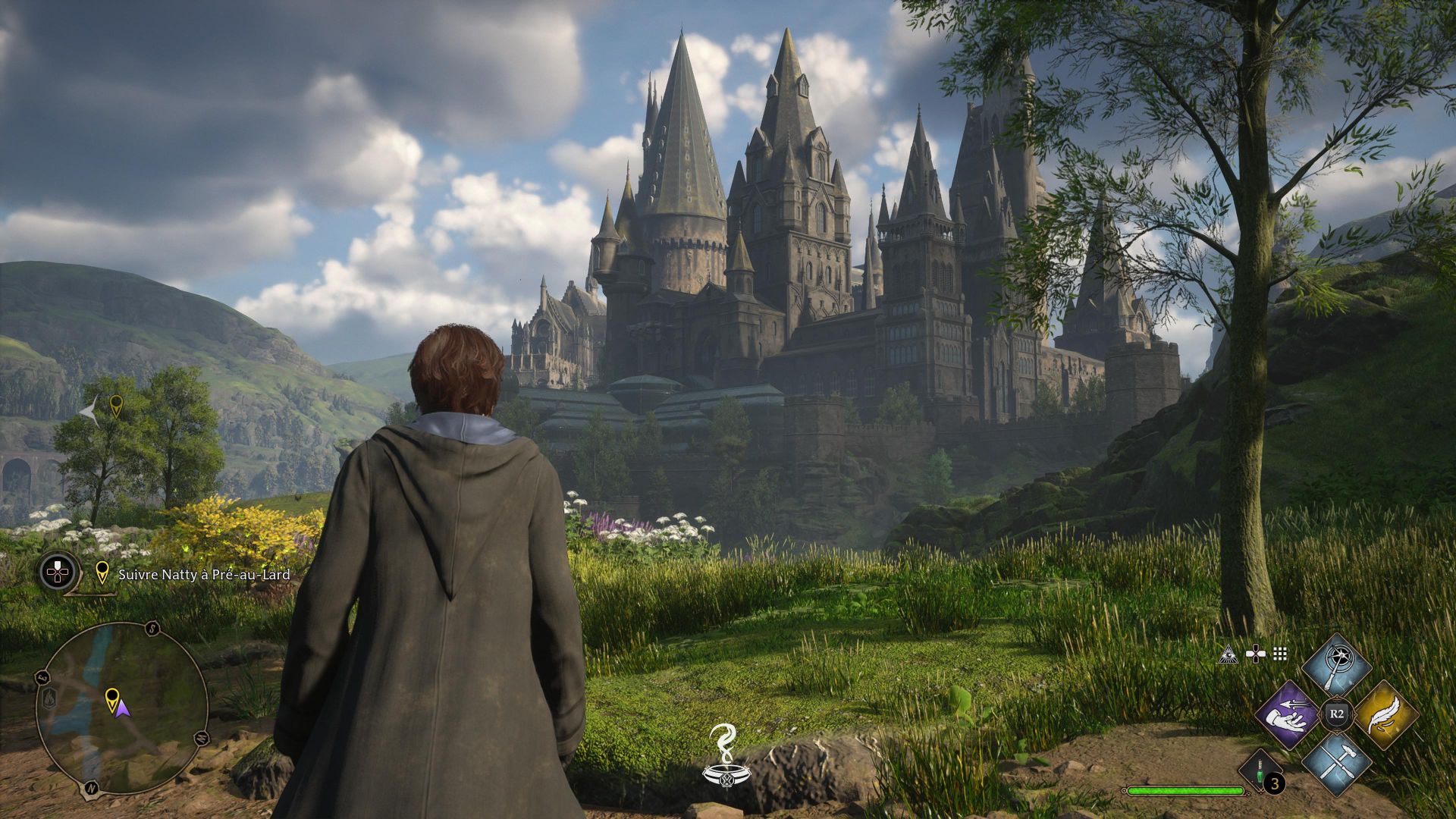1456x819 pixels.
Task: Open the spell set grid icon
Action: click(1280, 654)
